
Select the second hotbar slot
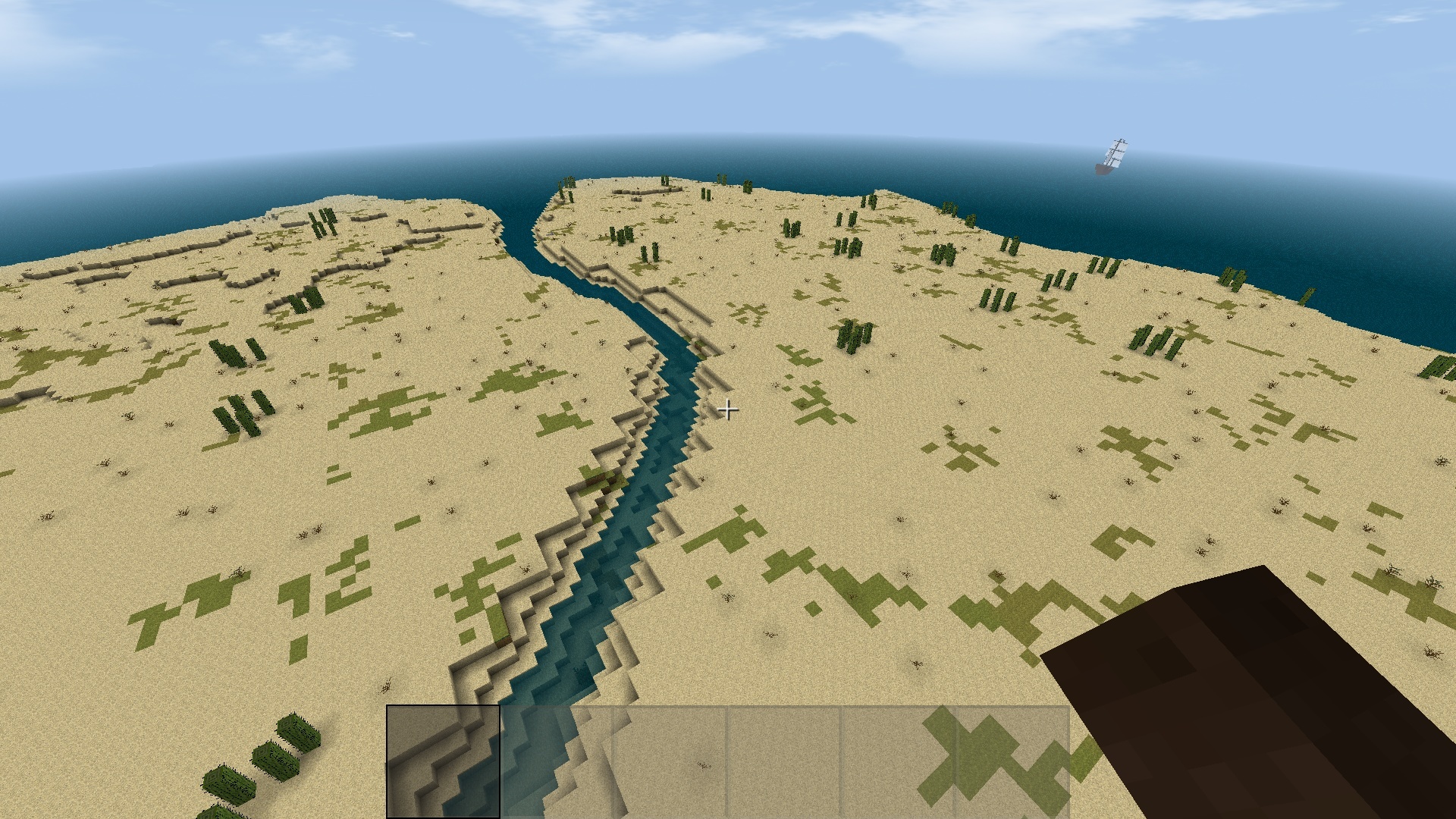pos(556,762)
